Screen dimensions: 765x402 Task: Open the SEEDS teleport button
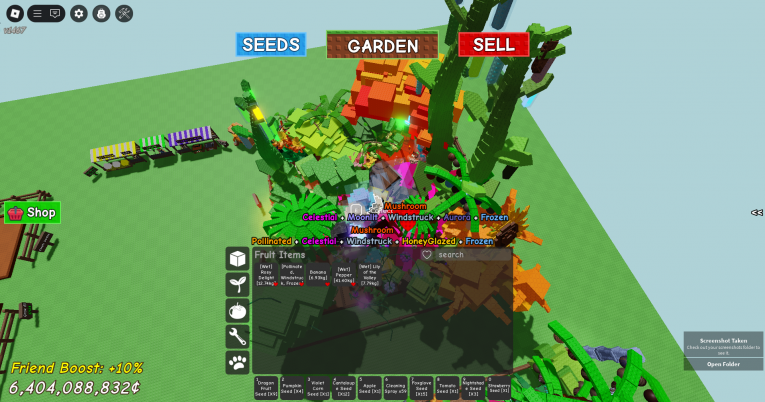[271, 45]
